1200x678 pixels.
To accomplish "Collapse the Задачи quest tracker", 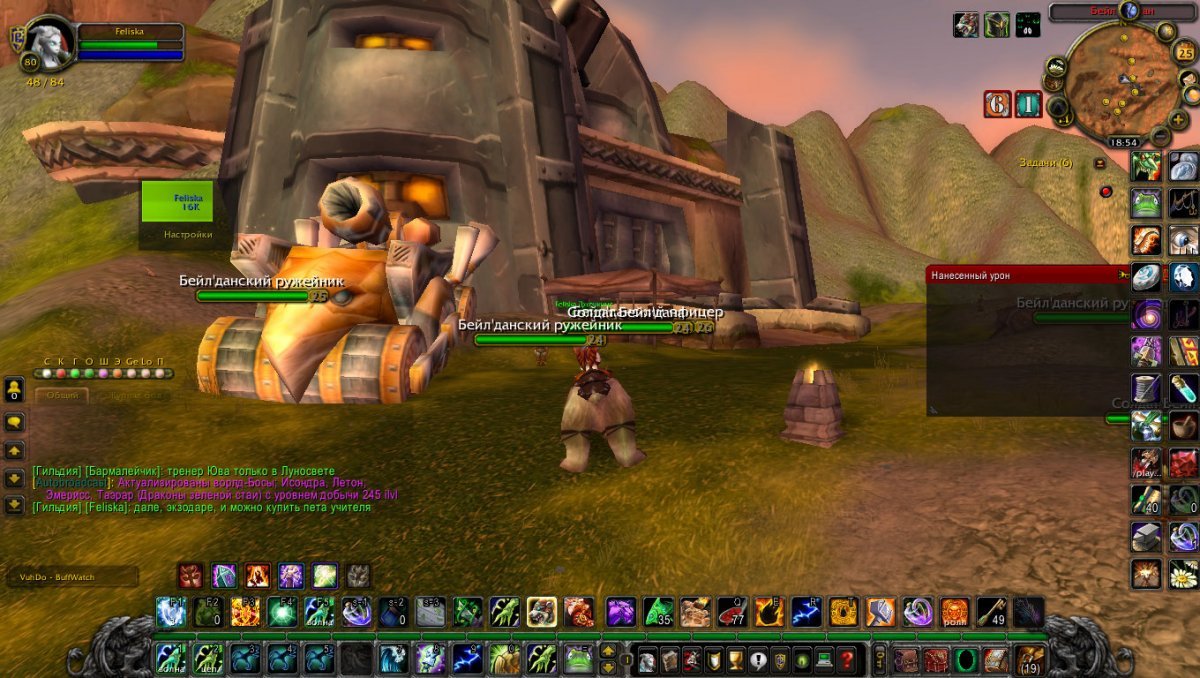I will pos(1100,163).
